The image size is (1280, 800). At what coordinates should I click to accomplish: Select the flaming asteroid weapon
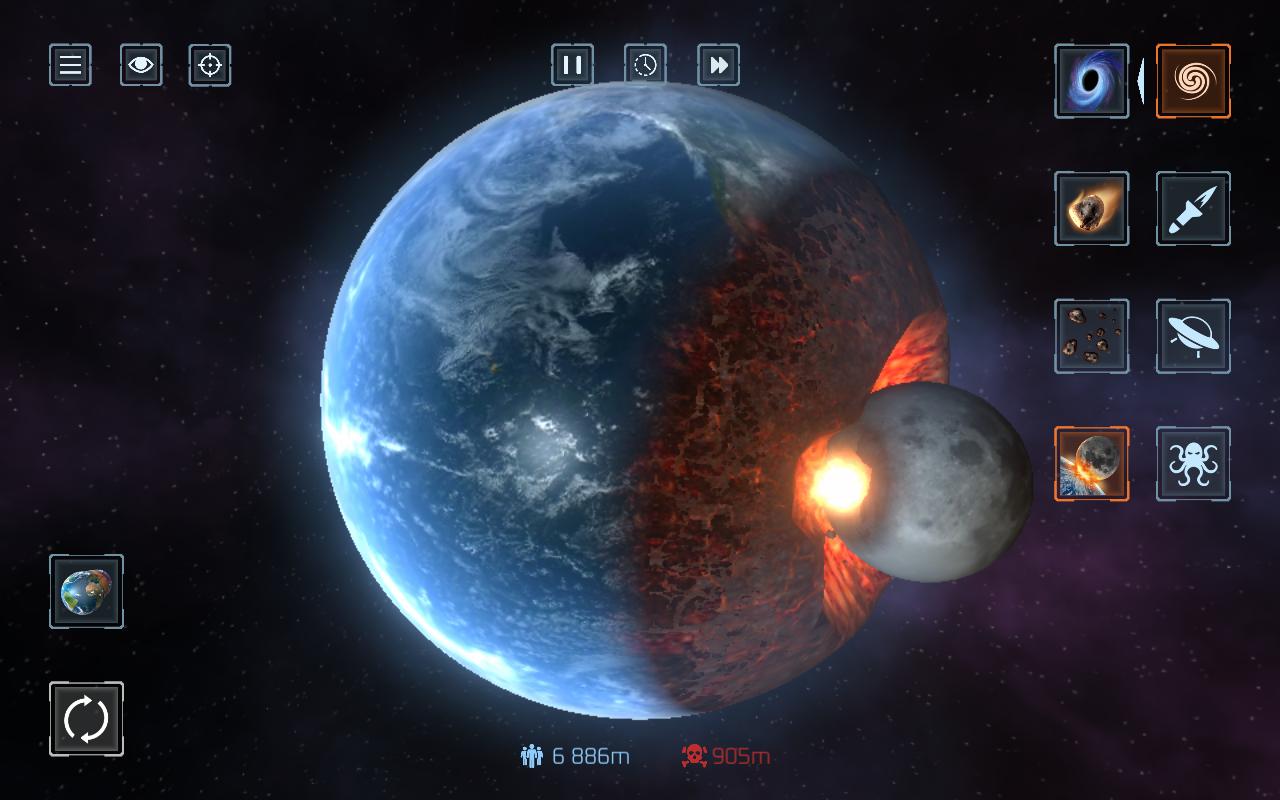point(1091,210)
